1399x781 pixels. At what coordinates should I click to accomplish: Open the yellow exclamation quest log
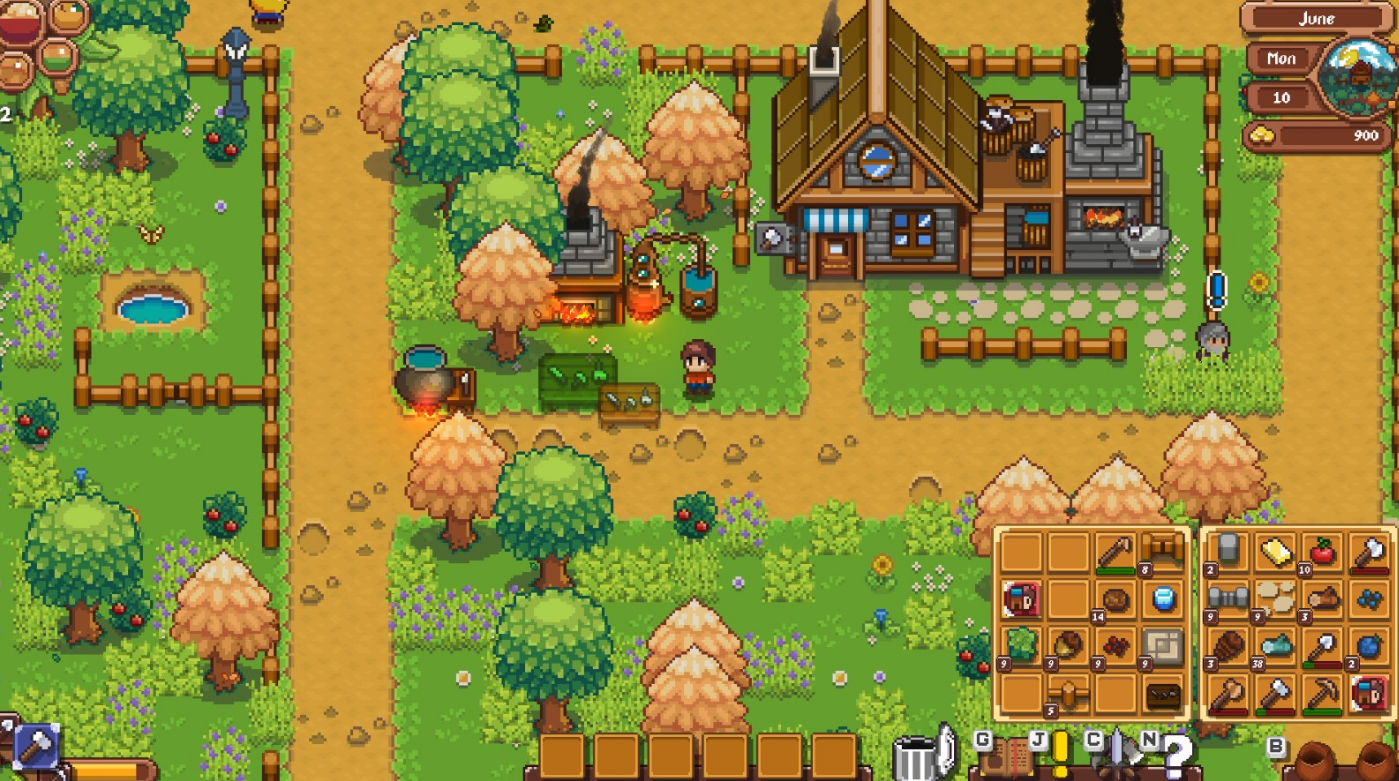click(1059, 751)
